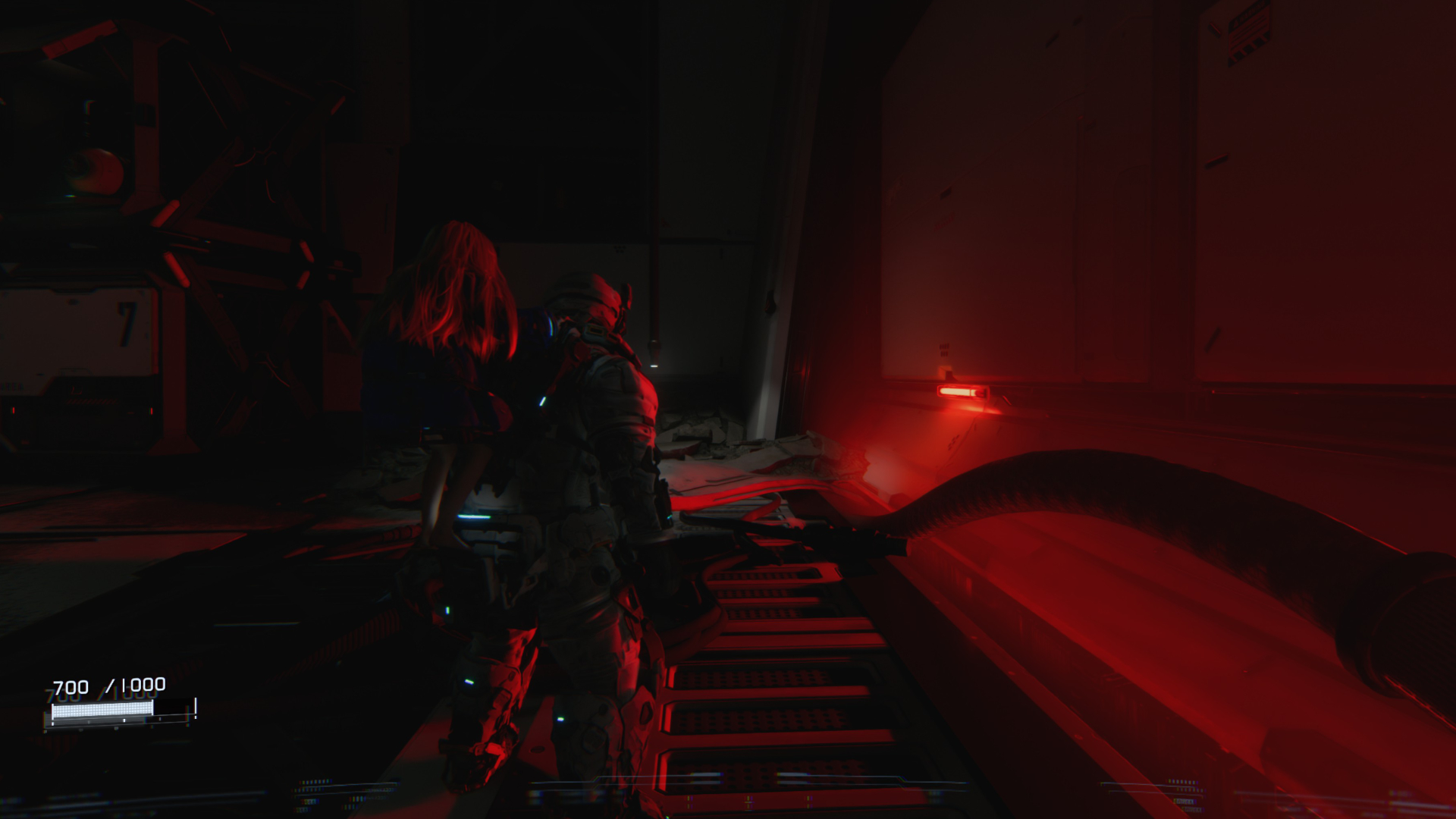This screenshot has width=1456, height=819.
Task: Click the glowing health gauge on the suit's neck
Action: pos(595,331)
